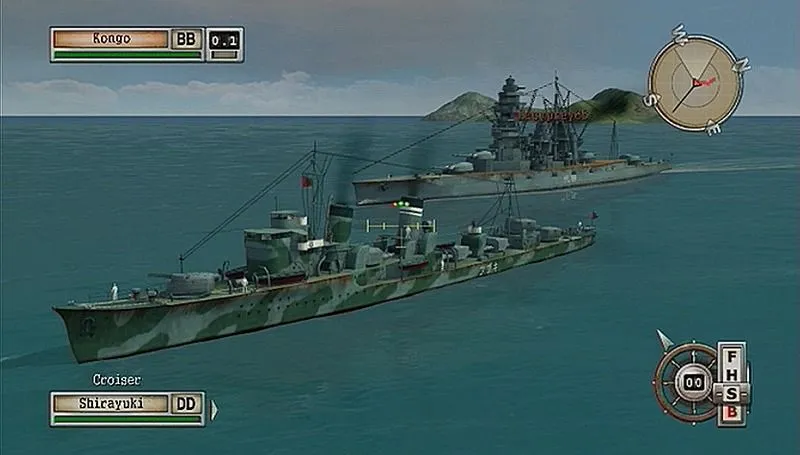Viewport: 800px width, 455px height.
Task: Select the Kongo target name panel
Action: [x=111, y=39]
